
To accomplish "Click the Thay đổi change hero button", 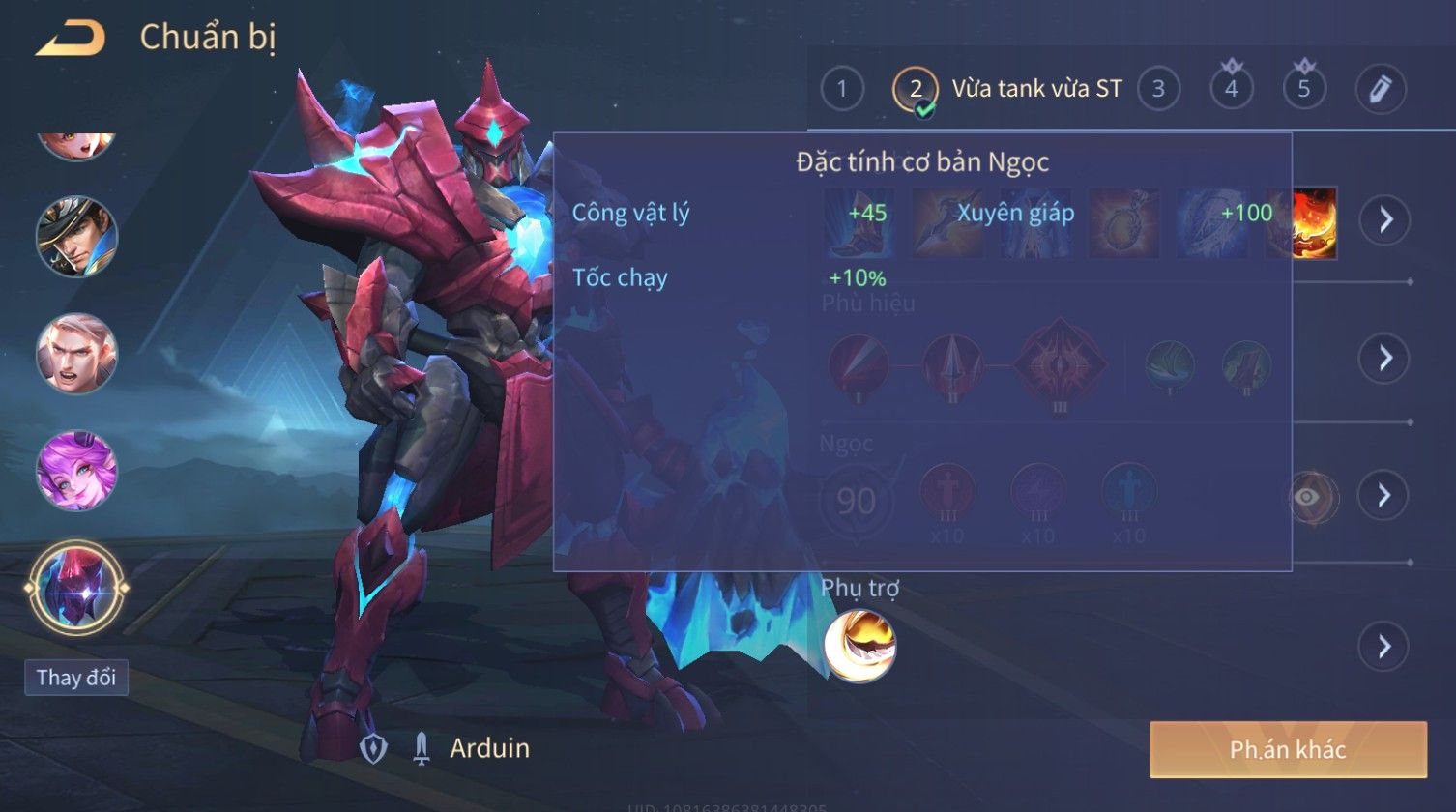I will pyautogui.click(x=76, y=678).
